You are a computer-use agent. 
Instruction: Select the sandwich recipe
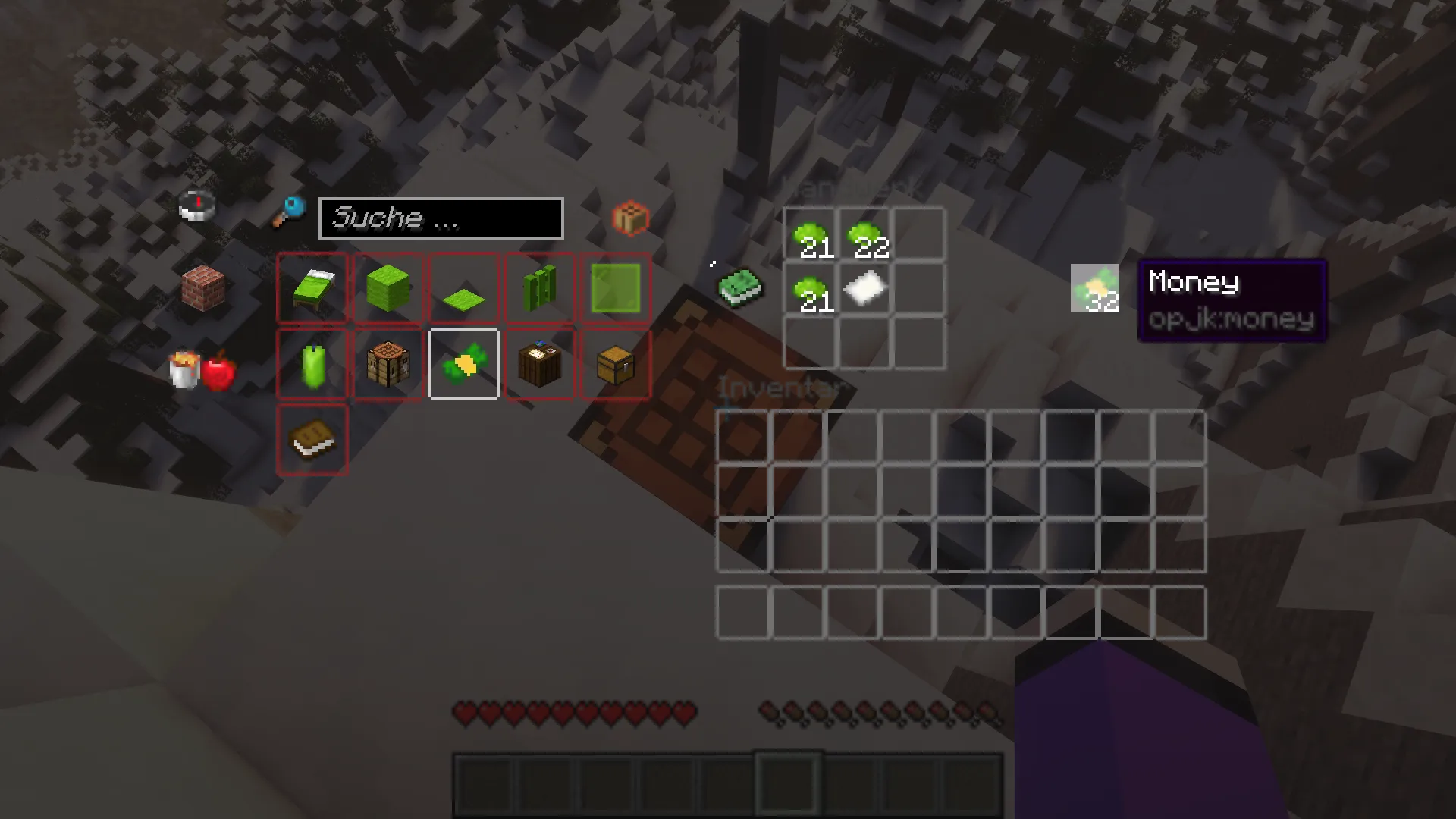(x=312, y=440)
